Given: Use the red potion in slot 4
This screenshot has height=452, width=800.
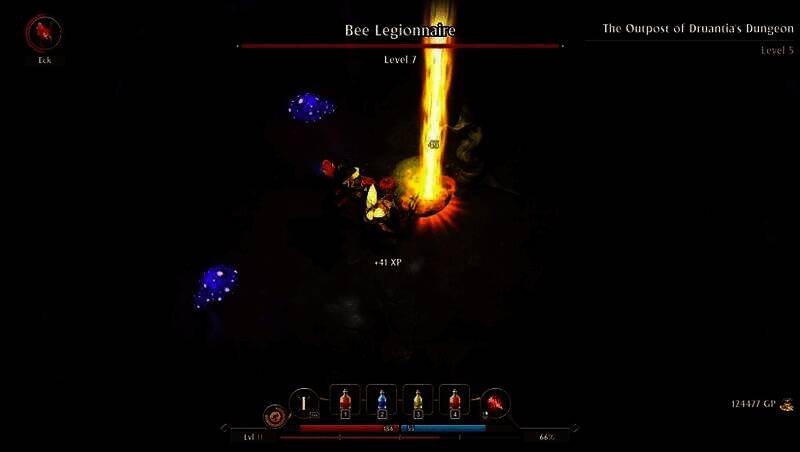Looking at the screenshot, I should [454, 402].
